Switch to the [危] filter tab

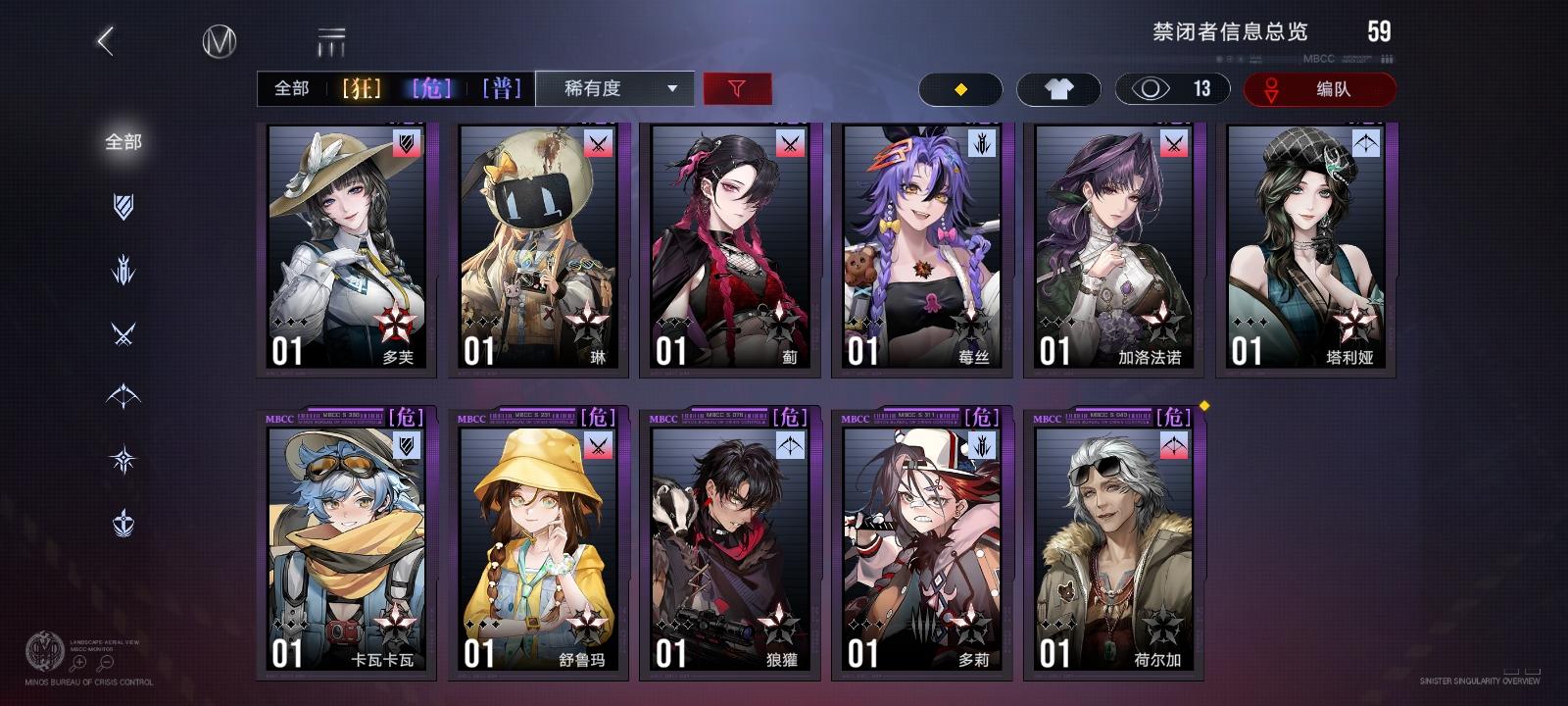[x=433, y=88]
